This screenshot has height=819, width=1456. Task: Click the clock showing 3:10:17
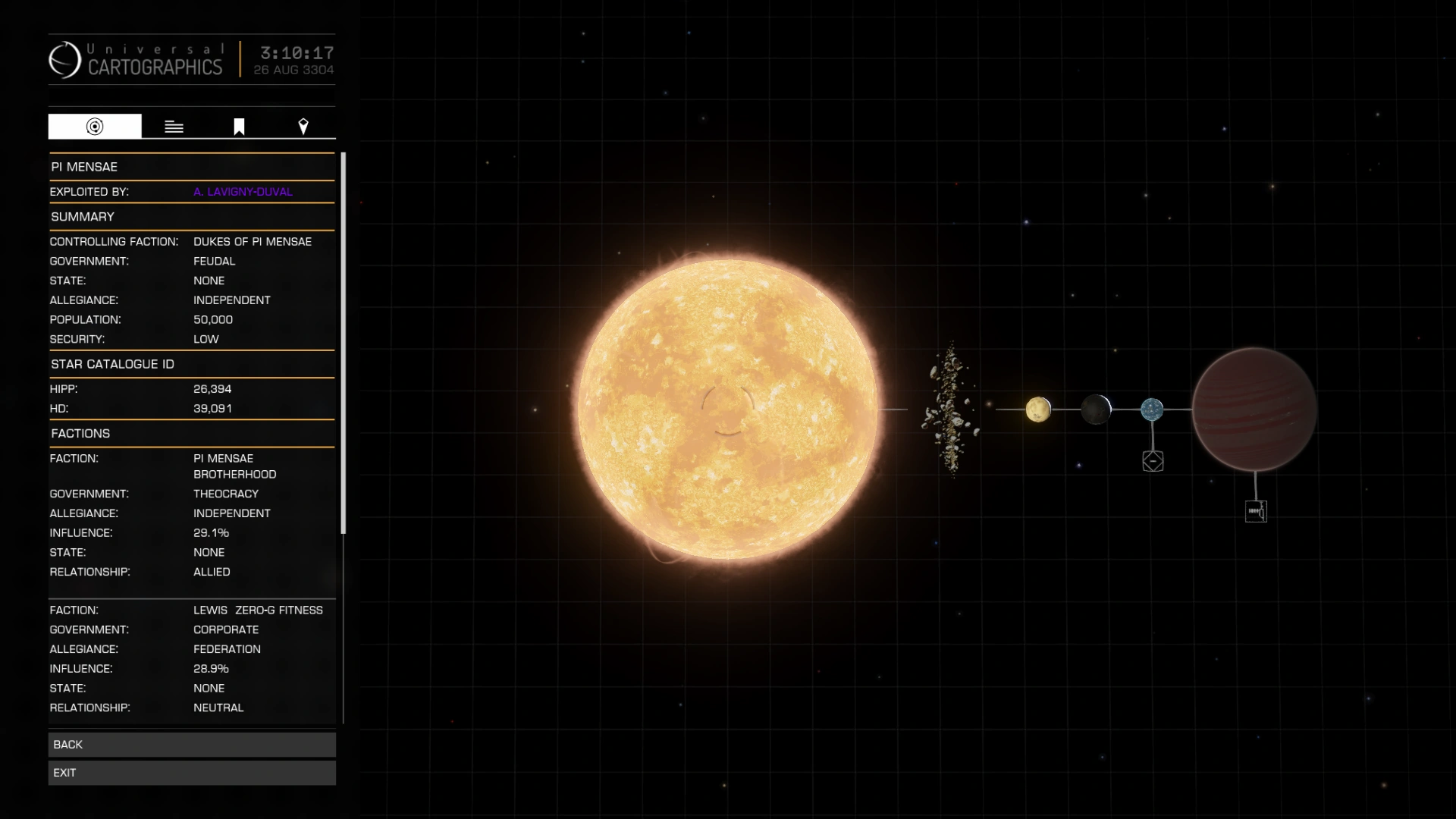tap(296, 54)
